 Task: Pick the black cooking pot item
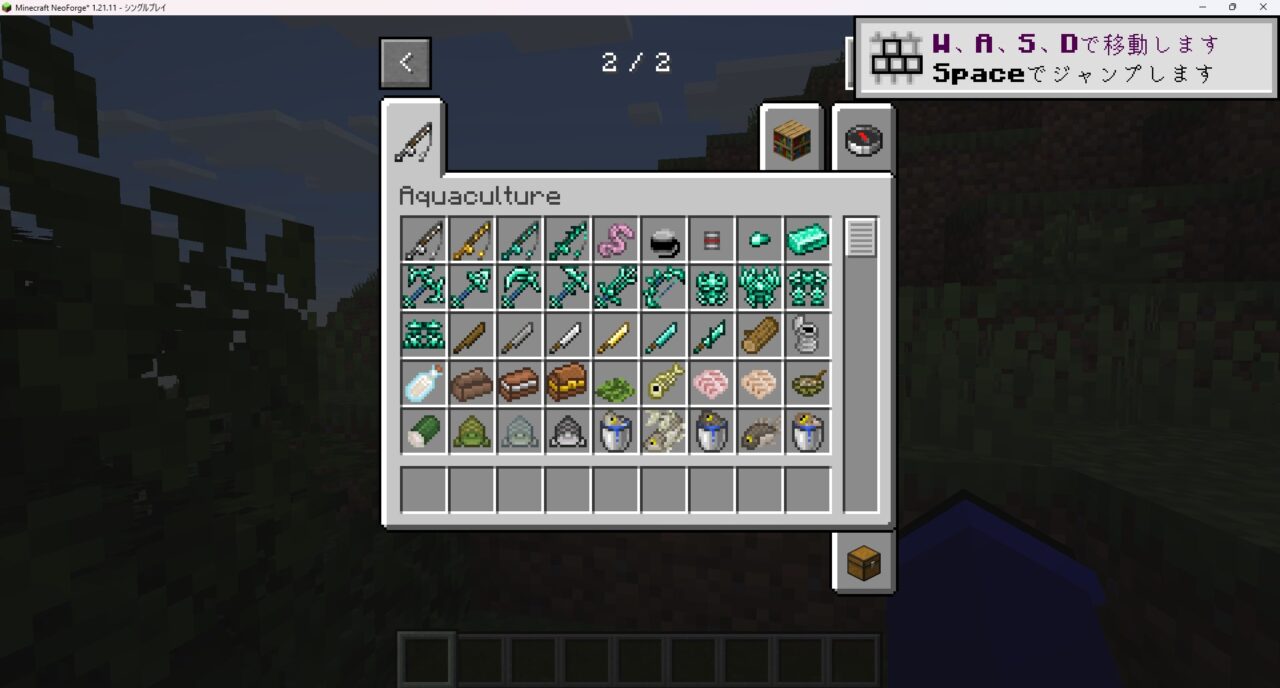point(664,240)
